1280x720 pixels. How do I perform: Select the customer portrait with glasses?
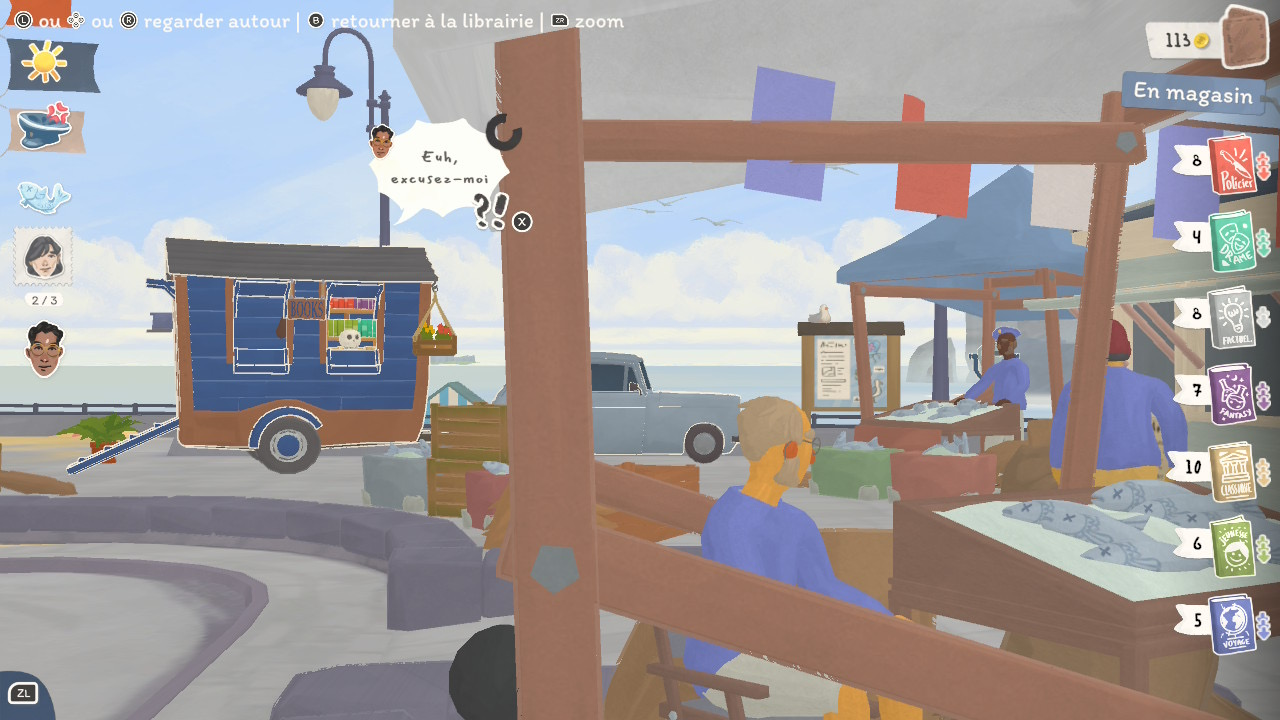click(43, 349)
